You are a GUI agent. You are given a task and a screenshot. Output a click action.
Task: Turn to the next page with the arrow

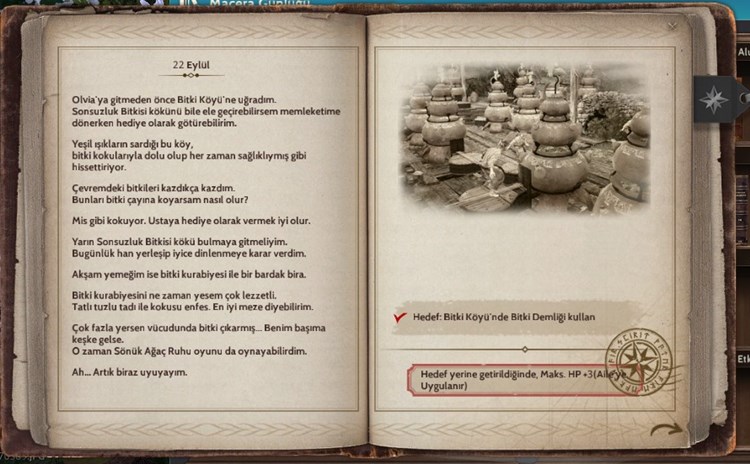(665, 430)
